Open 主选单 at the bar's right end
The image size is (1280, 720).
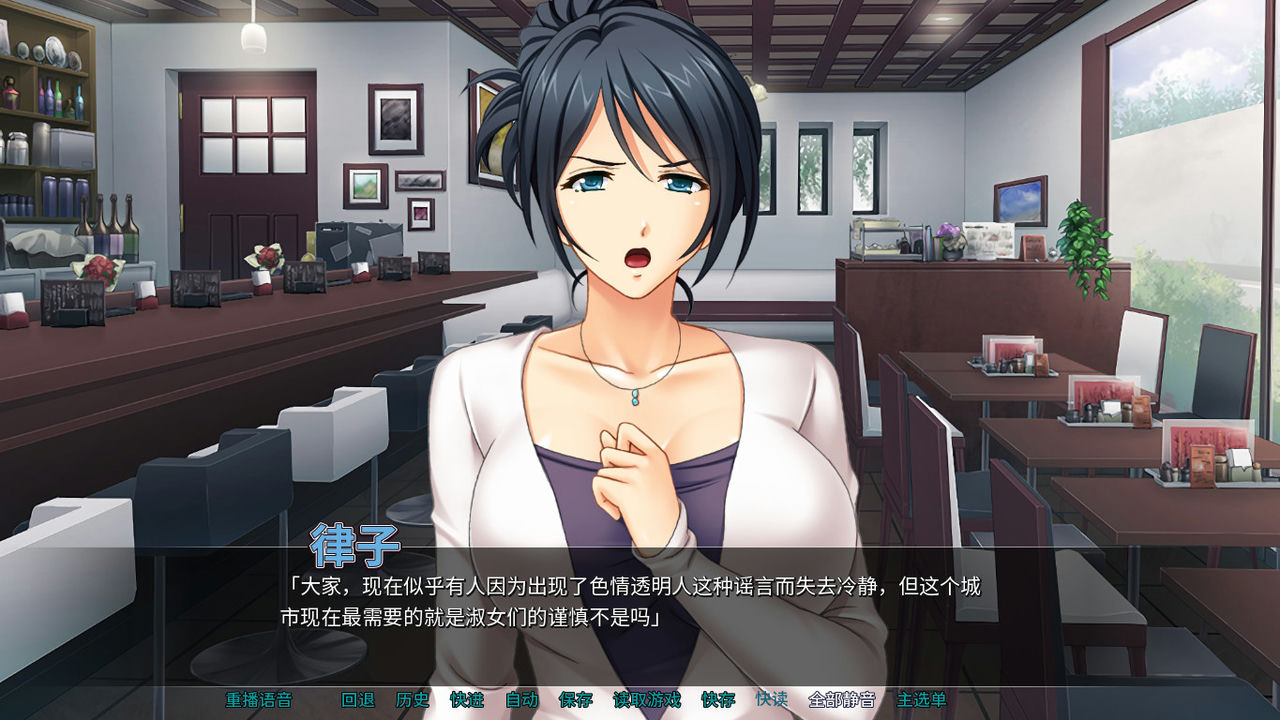922,703
